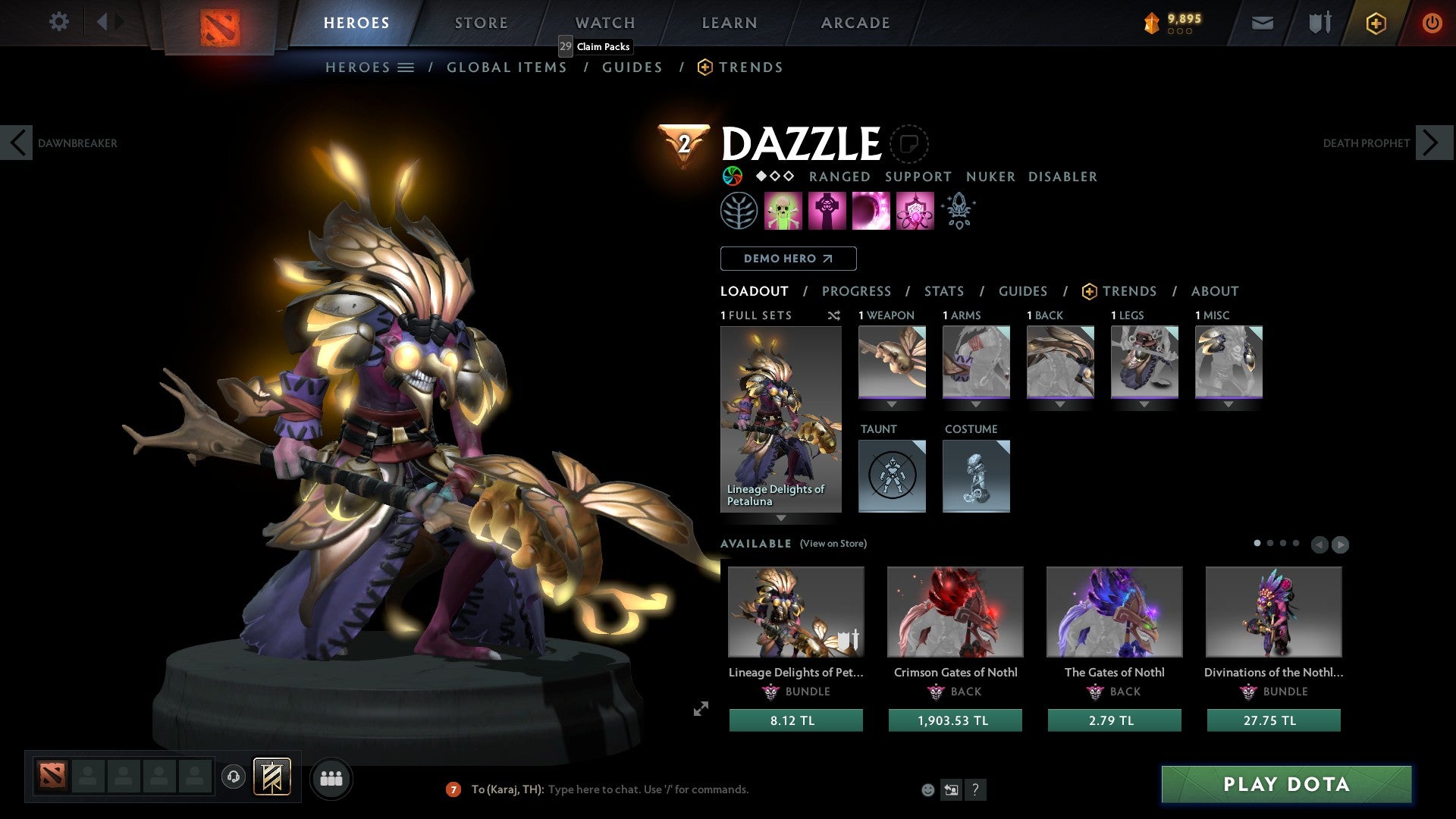
Task: Toggle the Legs slot item equipped
Action: point(1144,362)
